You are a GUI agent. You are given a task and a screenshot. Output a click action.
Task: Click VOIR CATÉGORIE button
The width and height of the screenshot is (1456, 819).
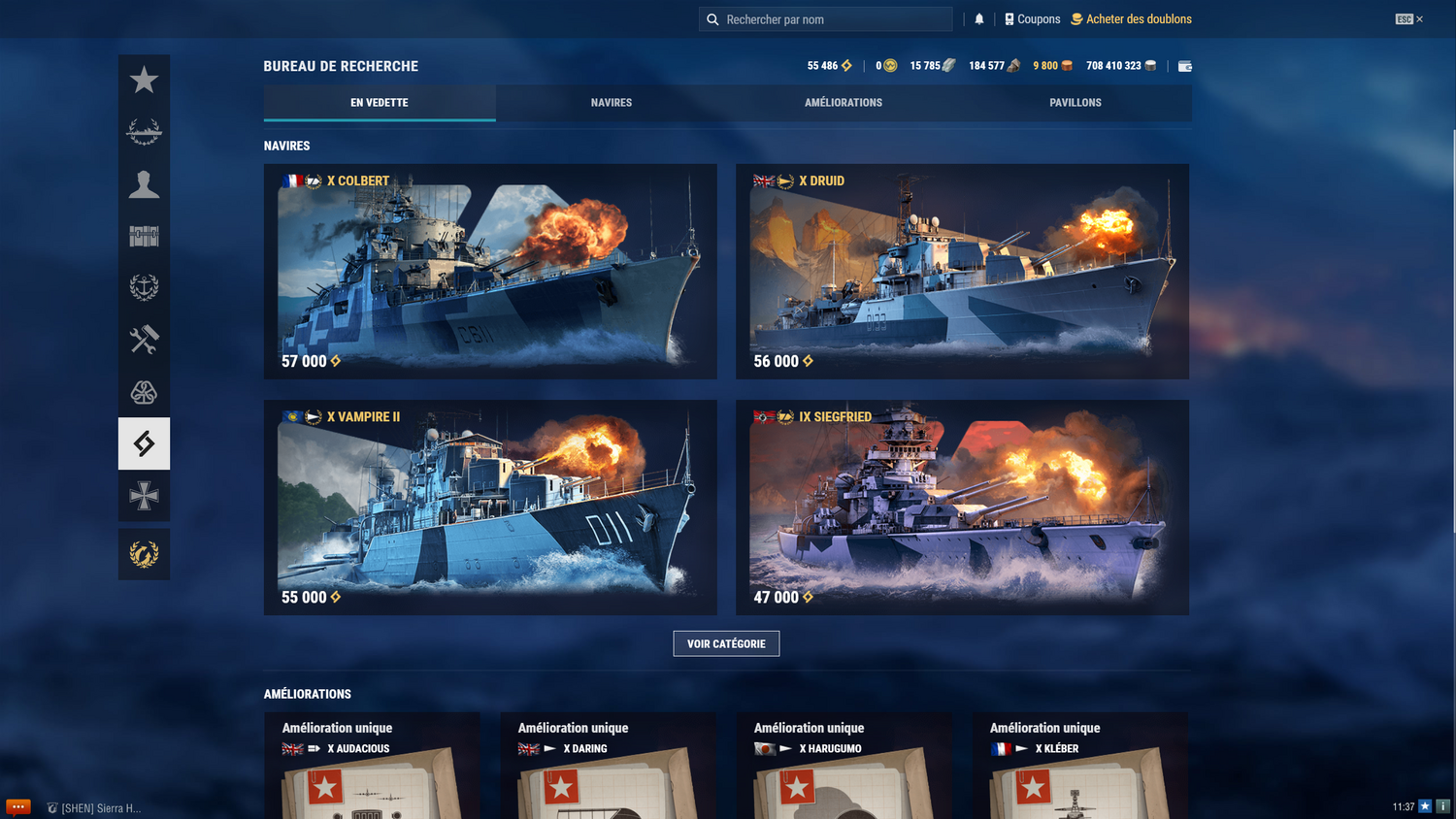pos(726,642)
